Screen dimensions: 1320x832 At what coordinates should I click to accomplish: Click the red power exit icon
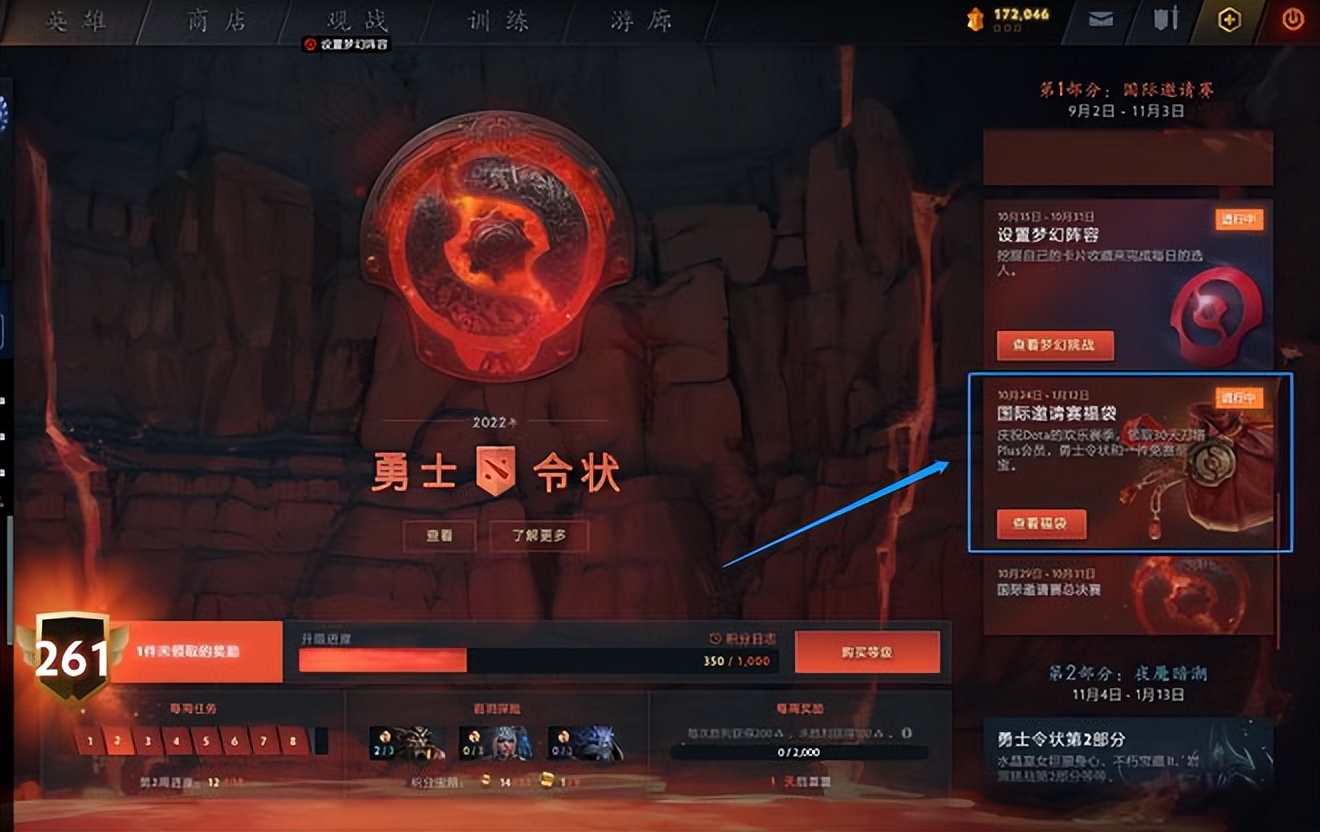[1293, 19]
